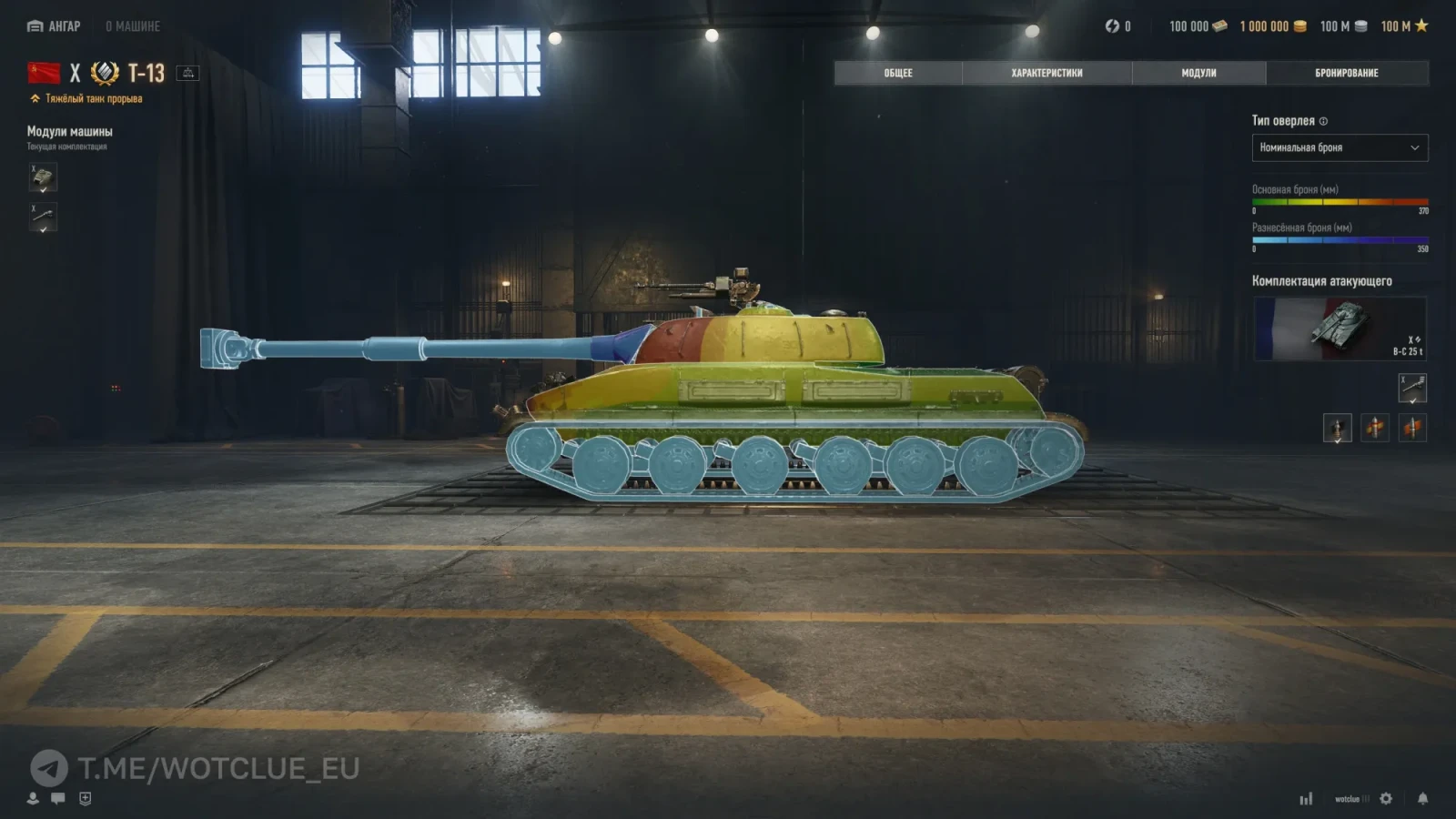Click the compare vehicle scales icon
1456x819 pixels.
[x=187, y=73]
